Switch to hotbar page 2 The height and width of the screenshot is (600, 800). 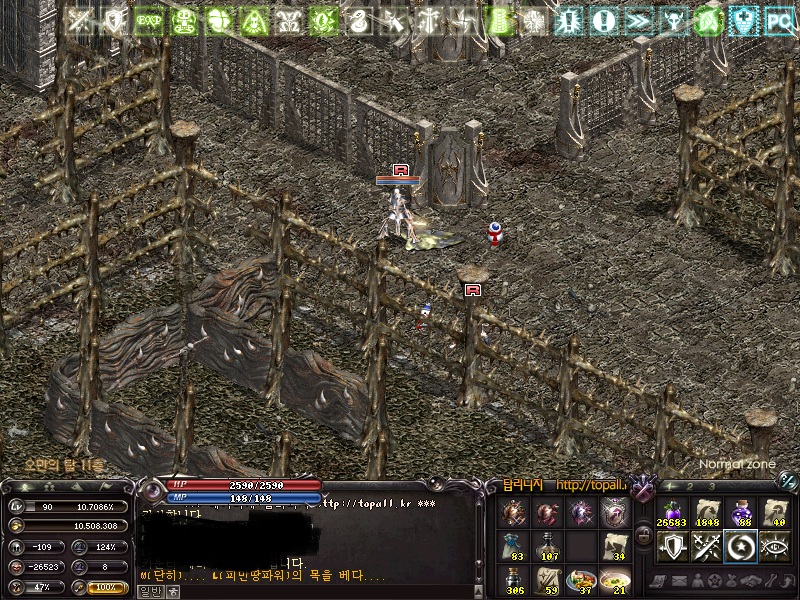(689, 487)
